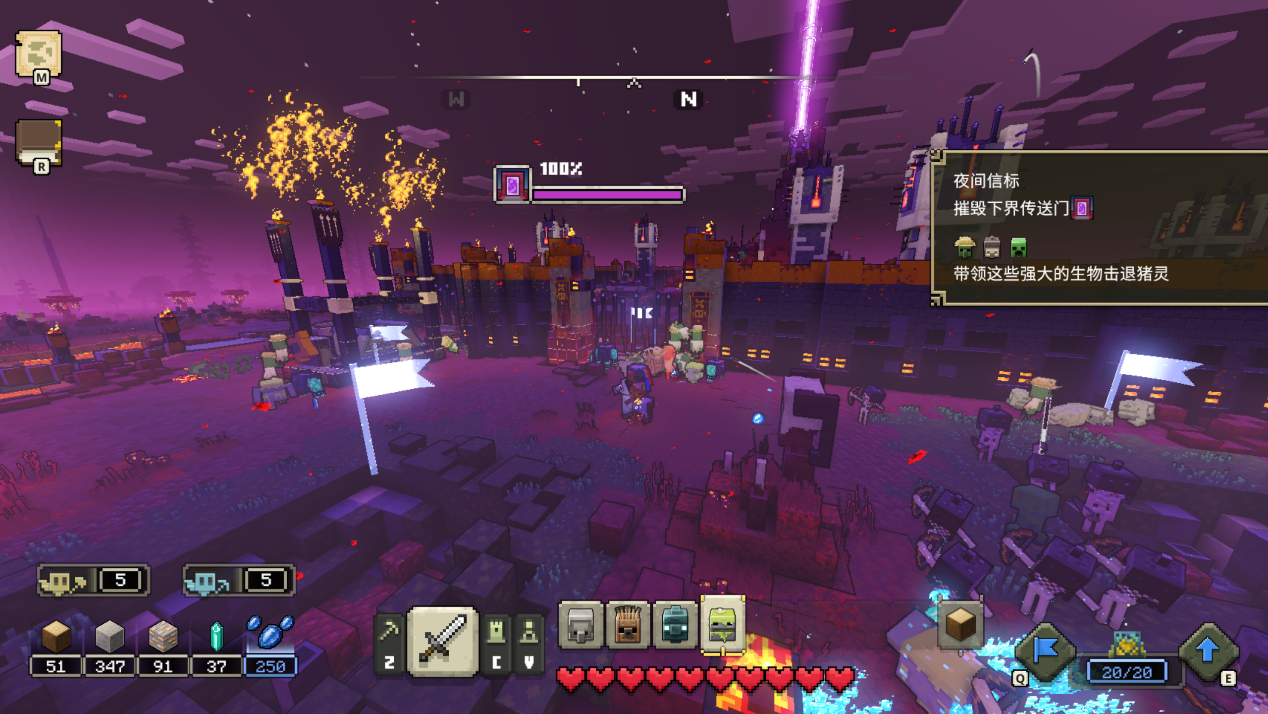
Task: Activate the blue banner rally button
Action: pos(1045,651)
